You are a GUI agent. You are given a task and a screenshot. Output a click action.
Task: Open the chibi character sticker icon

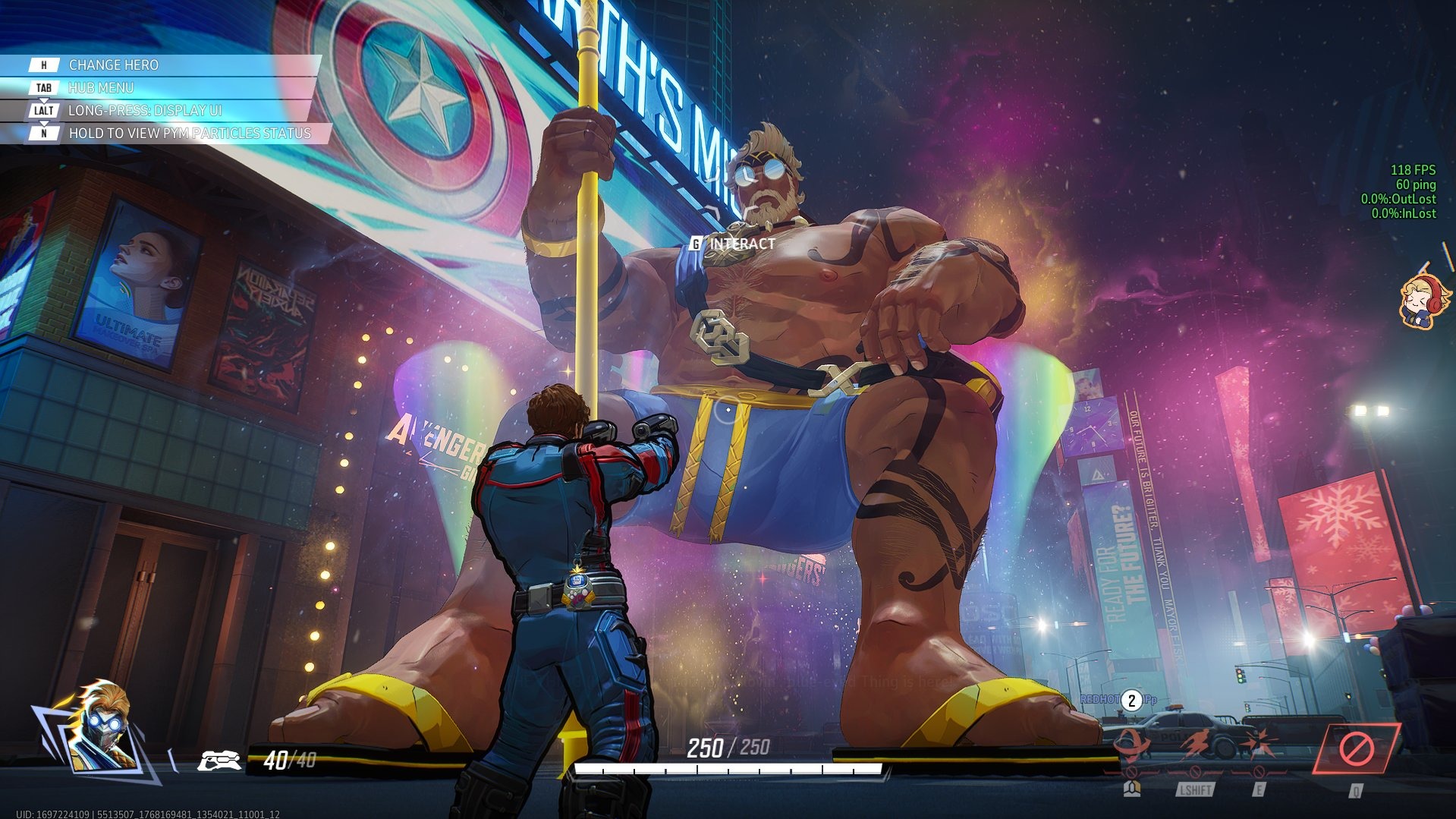(x=1423, y=299)
